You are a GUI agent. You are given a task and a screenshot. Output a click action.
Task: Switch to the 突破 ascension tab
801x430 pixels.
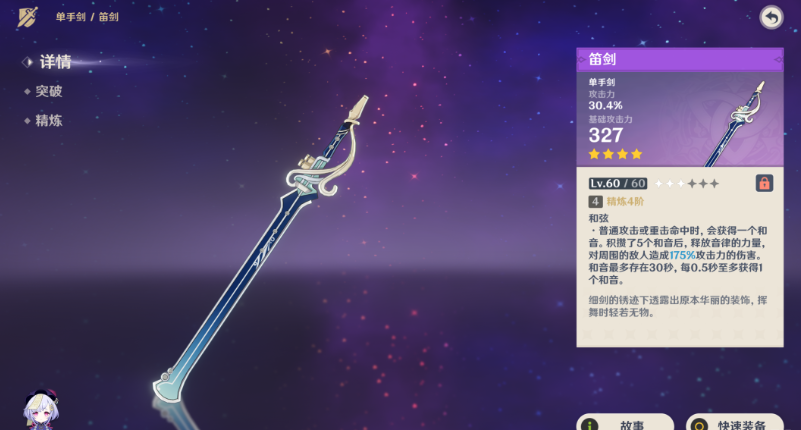49,91
